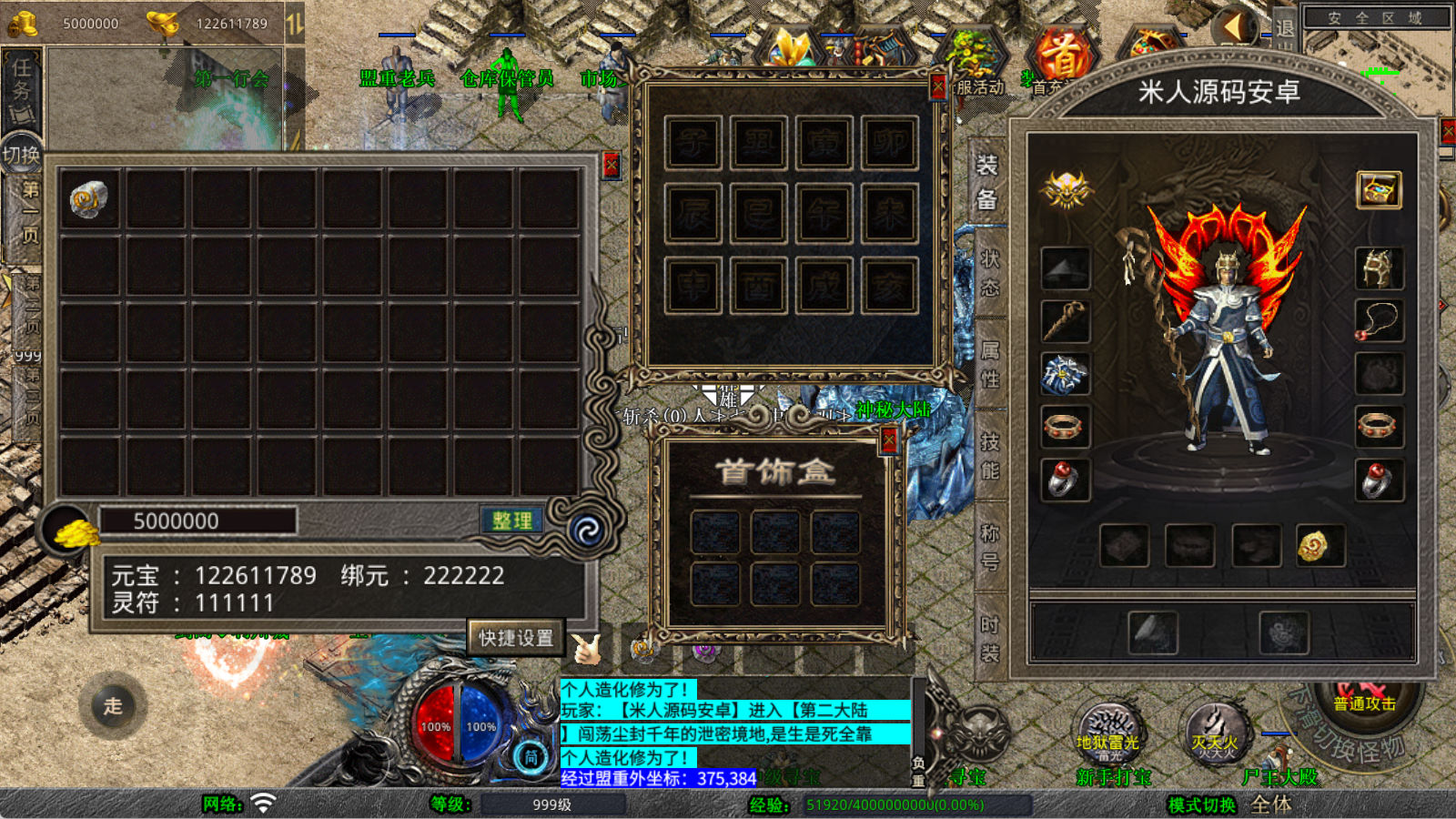Select the stone item in the bag
The image size is (1456, 819).
coord(89,199)
